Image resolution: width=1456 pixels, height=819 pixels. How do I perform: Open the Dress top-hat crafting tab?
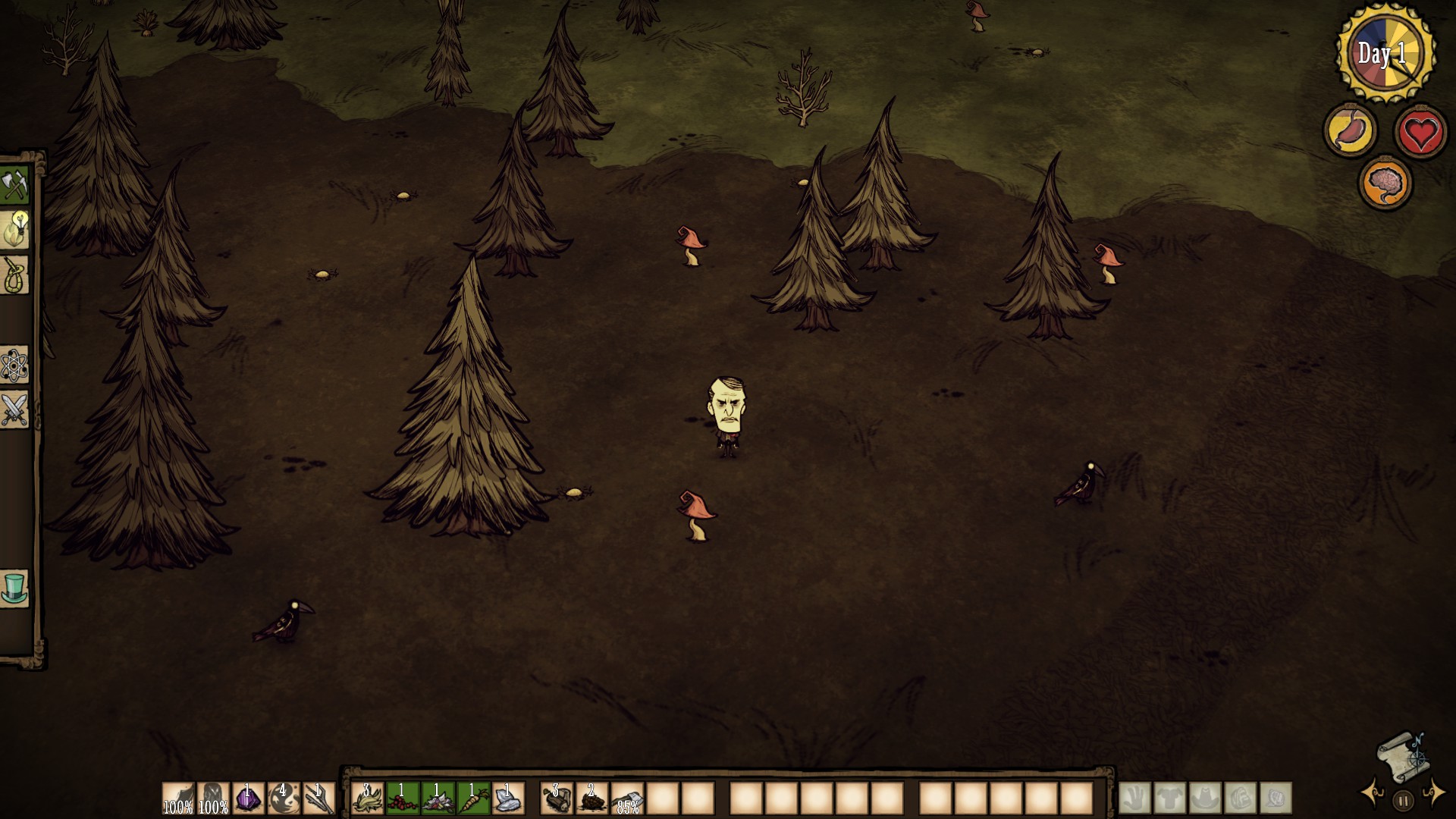click(x=14, y=588)
